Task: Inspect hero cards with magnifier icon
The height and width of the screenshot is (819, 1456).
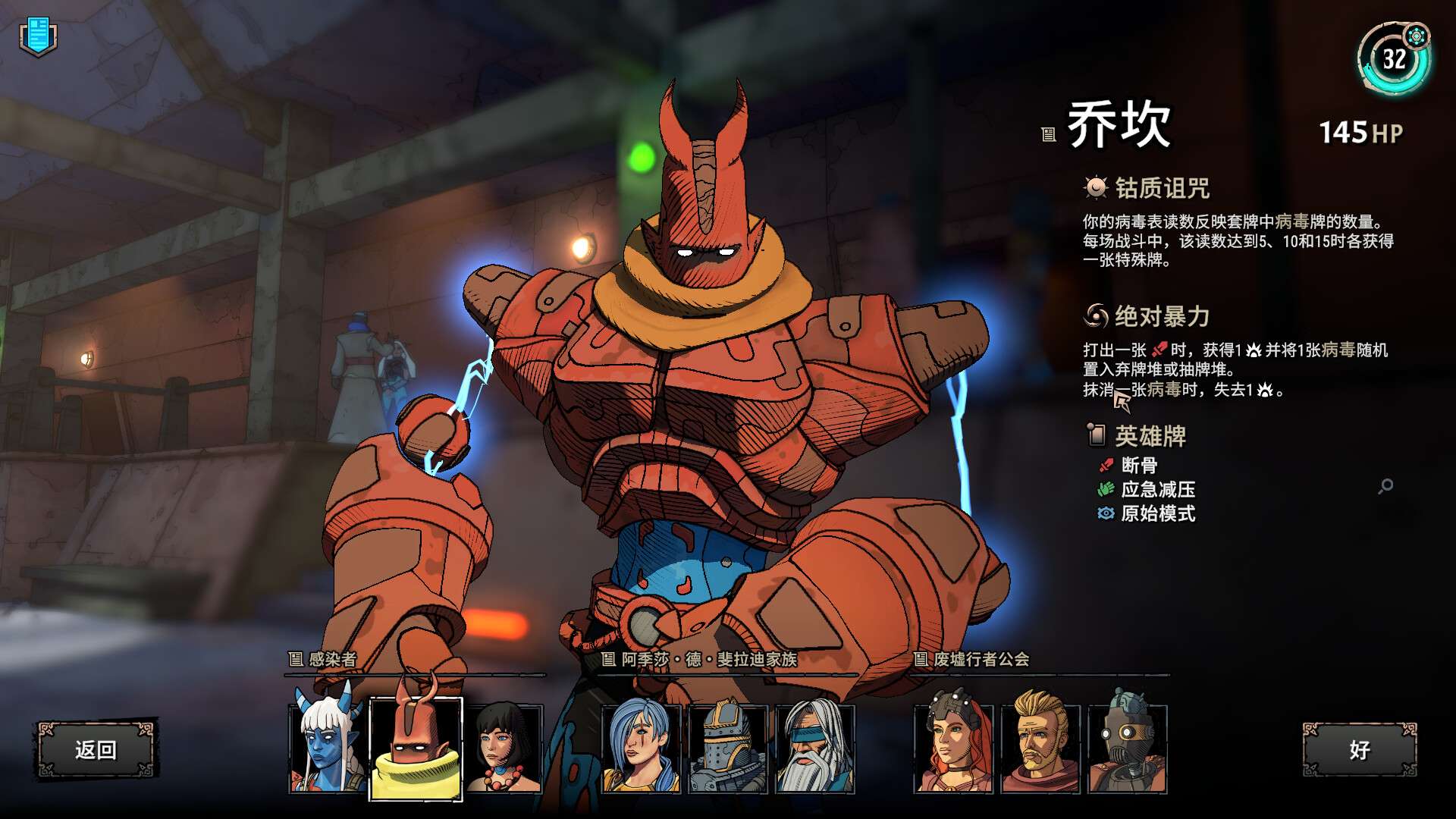Action: [x=1385, y=486]
